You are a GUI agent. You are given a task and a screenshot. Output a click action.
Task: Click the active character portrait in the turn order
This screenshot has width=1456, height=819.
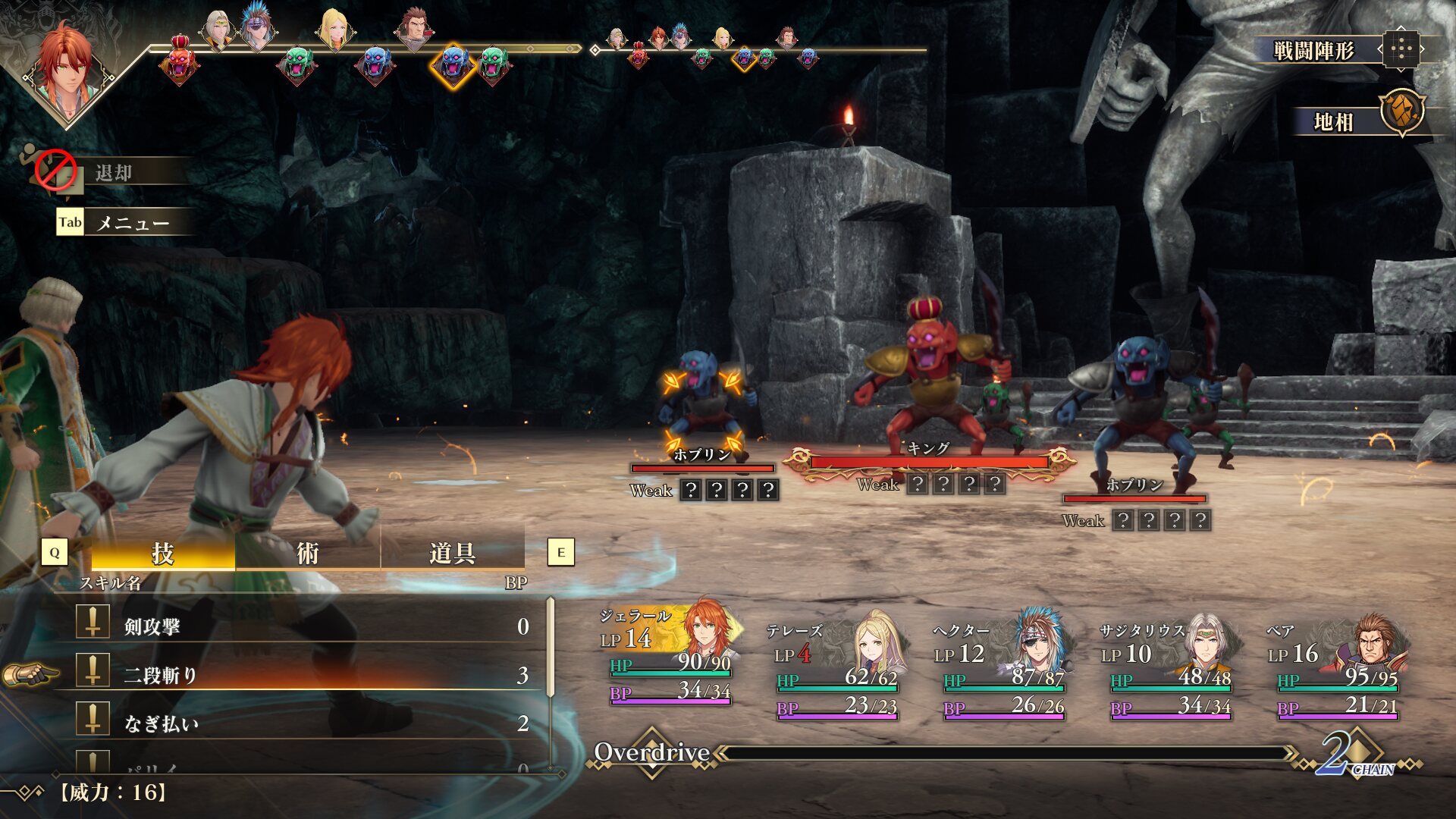point(68,67)
